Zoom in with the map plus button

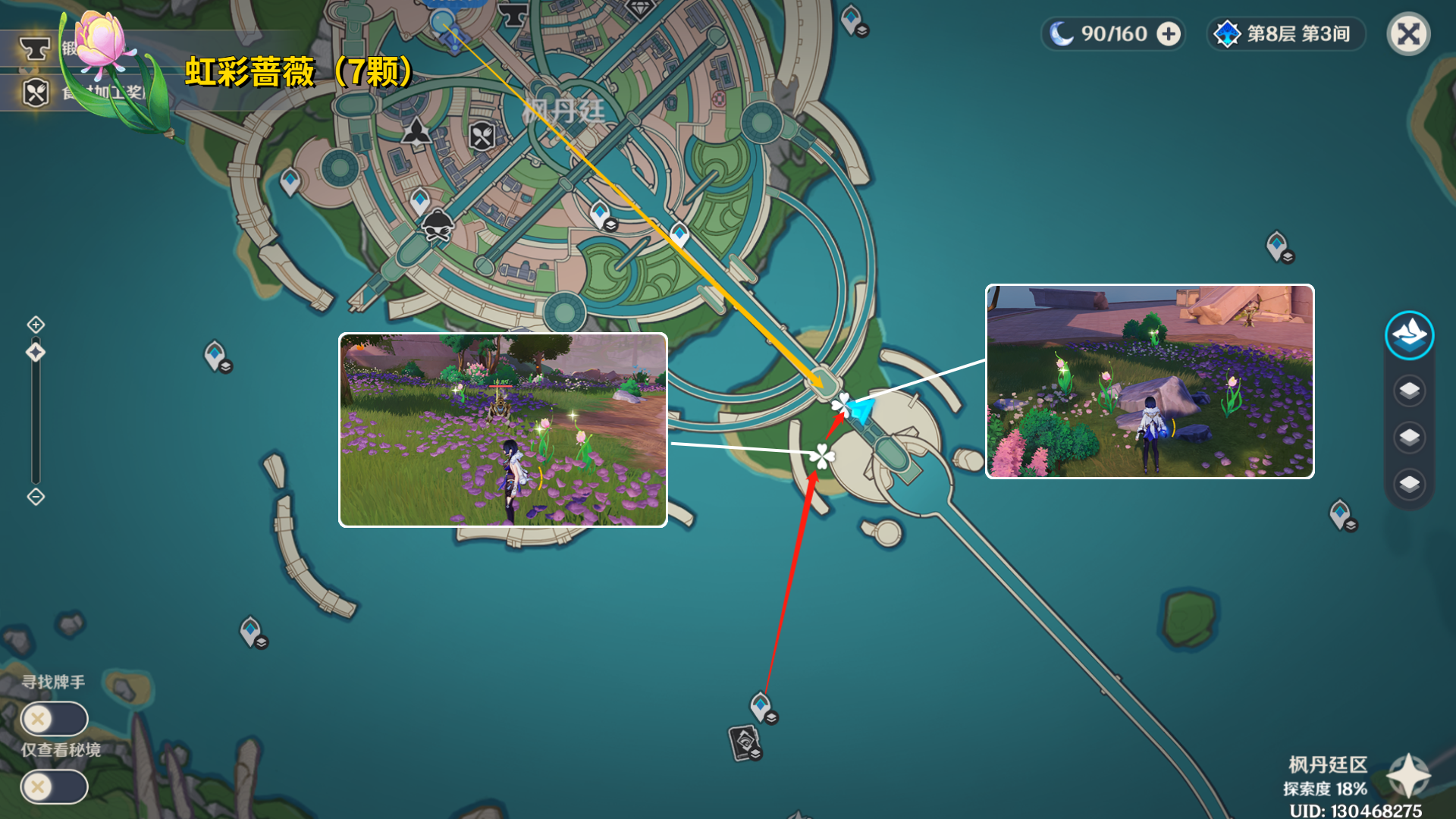pos(36,325)
